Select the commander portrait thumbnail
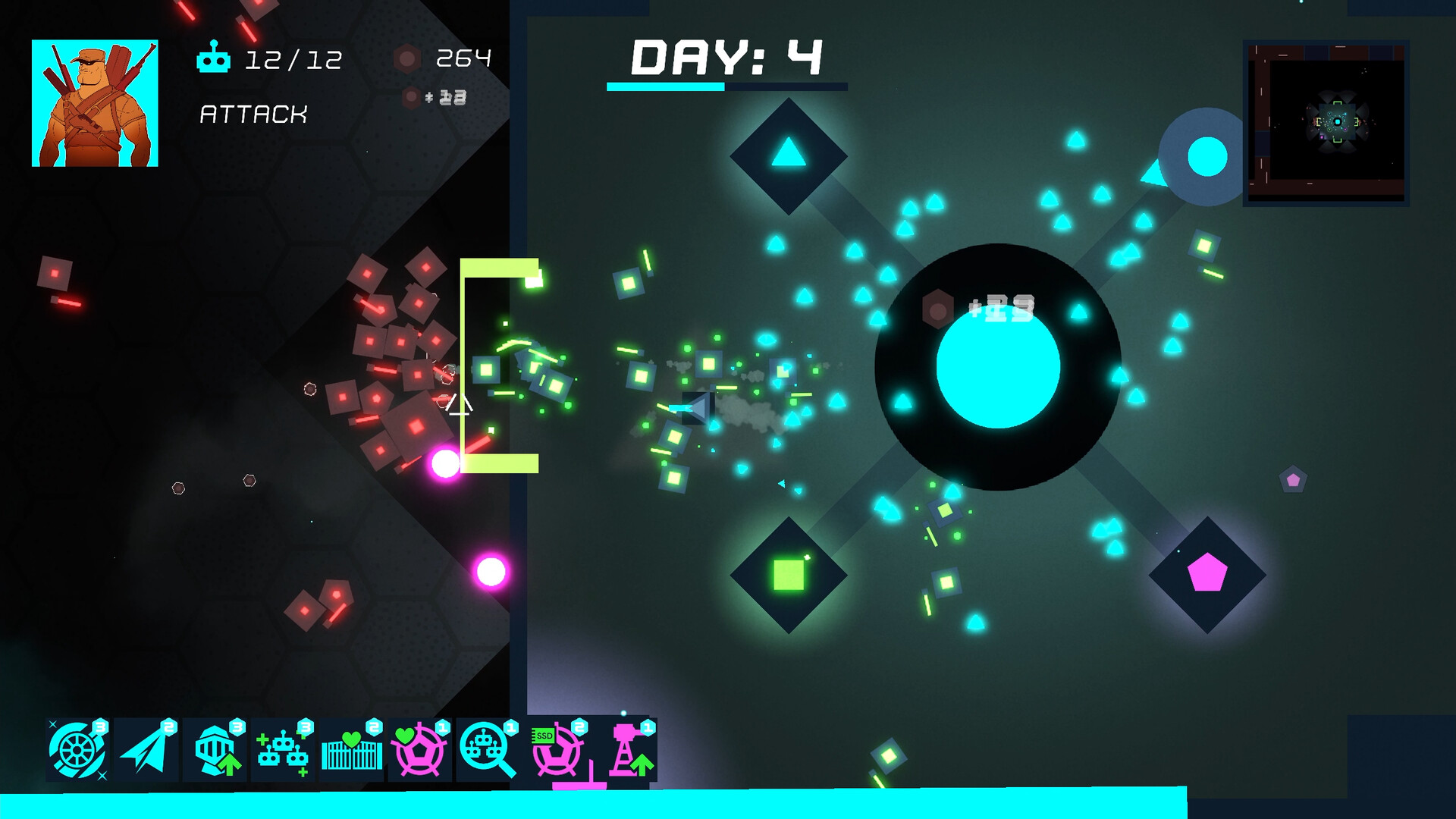Image resolution: width=1456 pixels, height=819 pixels. click(94, 103)
